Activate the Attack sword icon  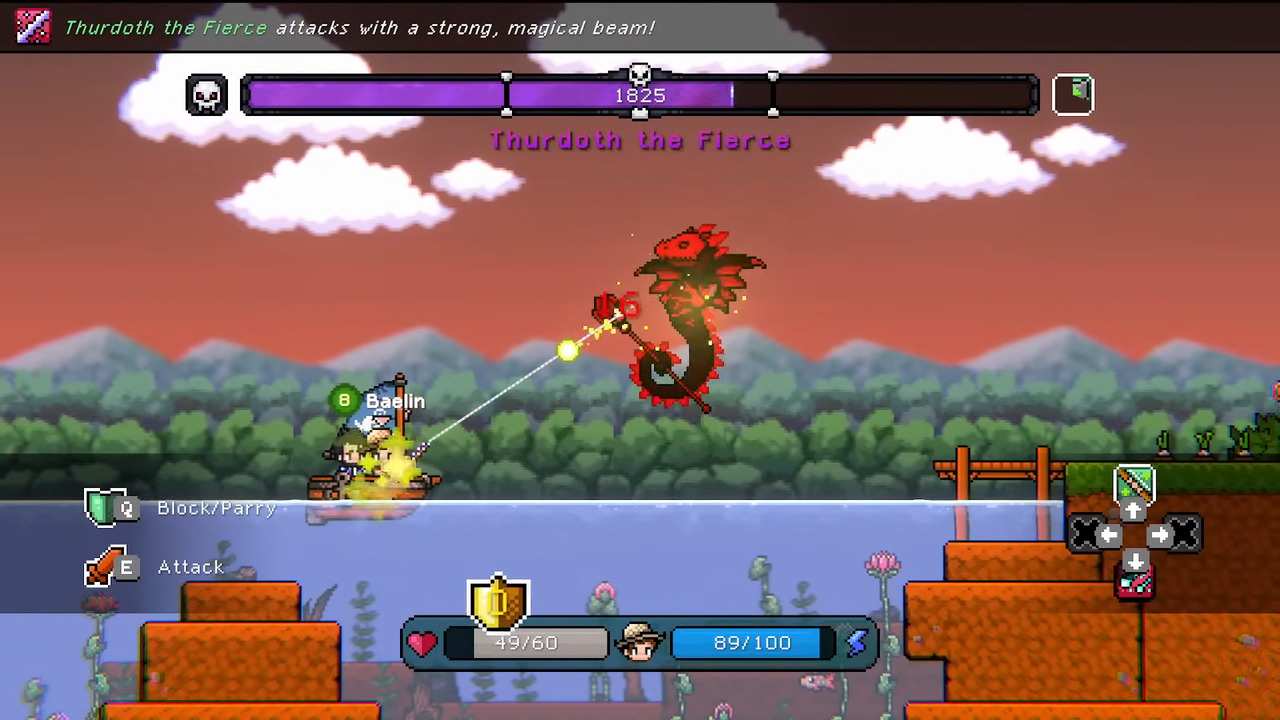[102, 567]
